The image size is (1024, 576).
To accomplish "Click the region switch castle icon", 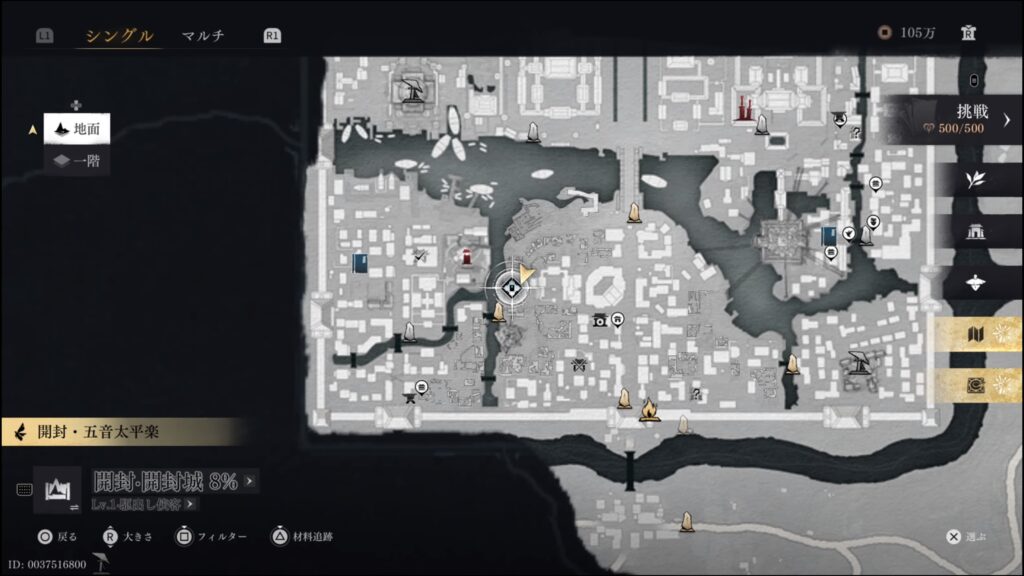I will pos(57,490).
